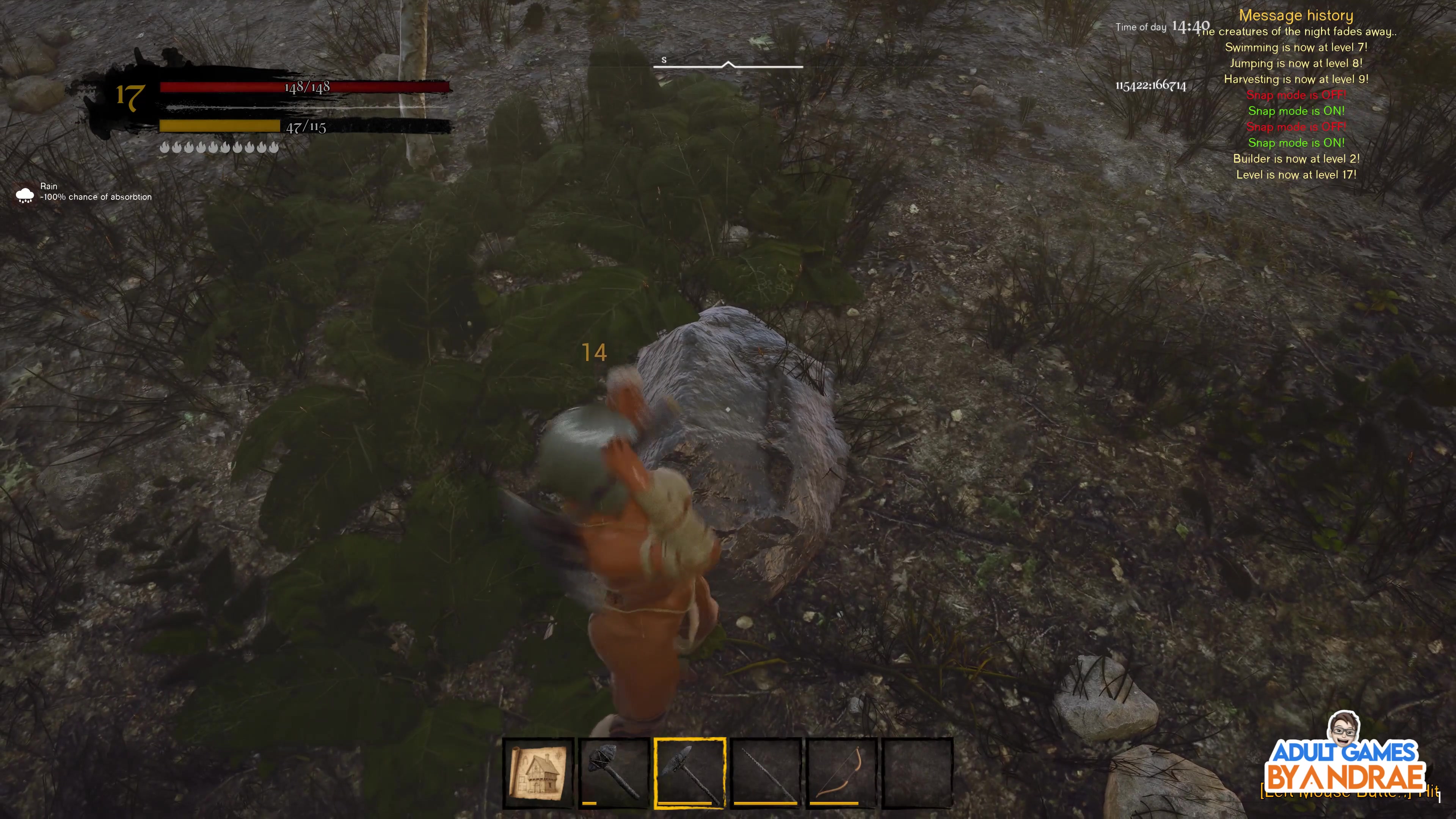
Task: Equip the stone hammer in the hotbar
Action: 613,773
